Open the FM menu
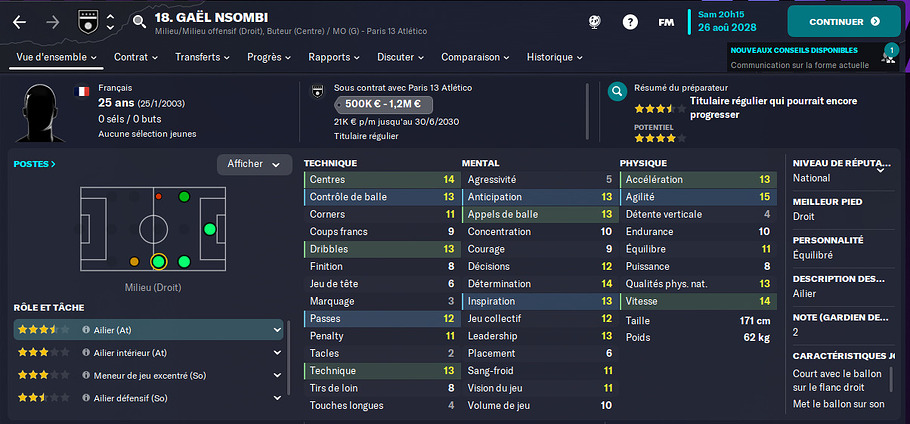Viewport: 910px width, 424px height. click(666, 21)
